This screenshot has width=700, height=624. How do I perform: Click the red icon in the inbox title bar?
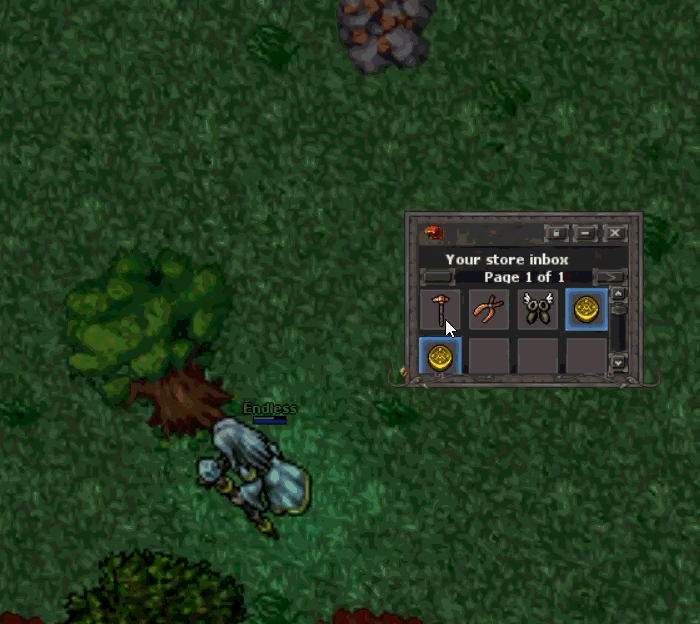434,233
